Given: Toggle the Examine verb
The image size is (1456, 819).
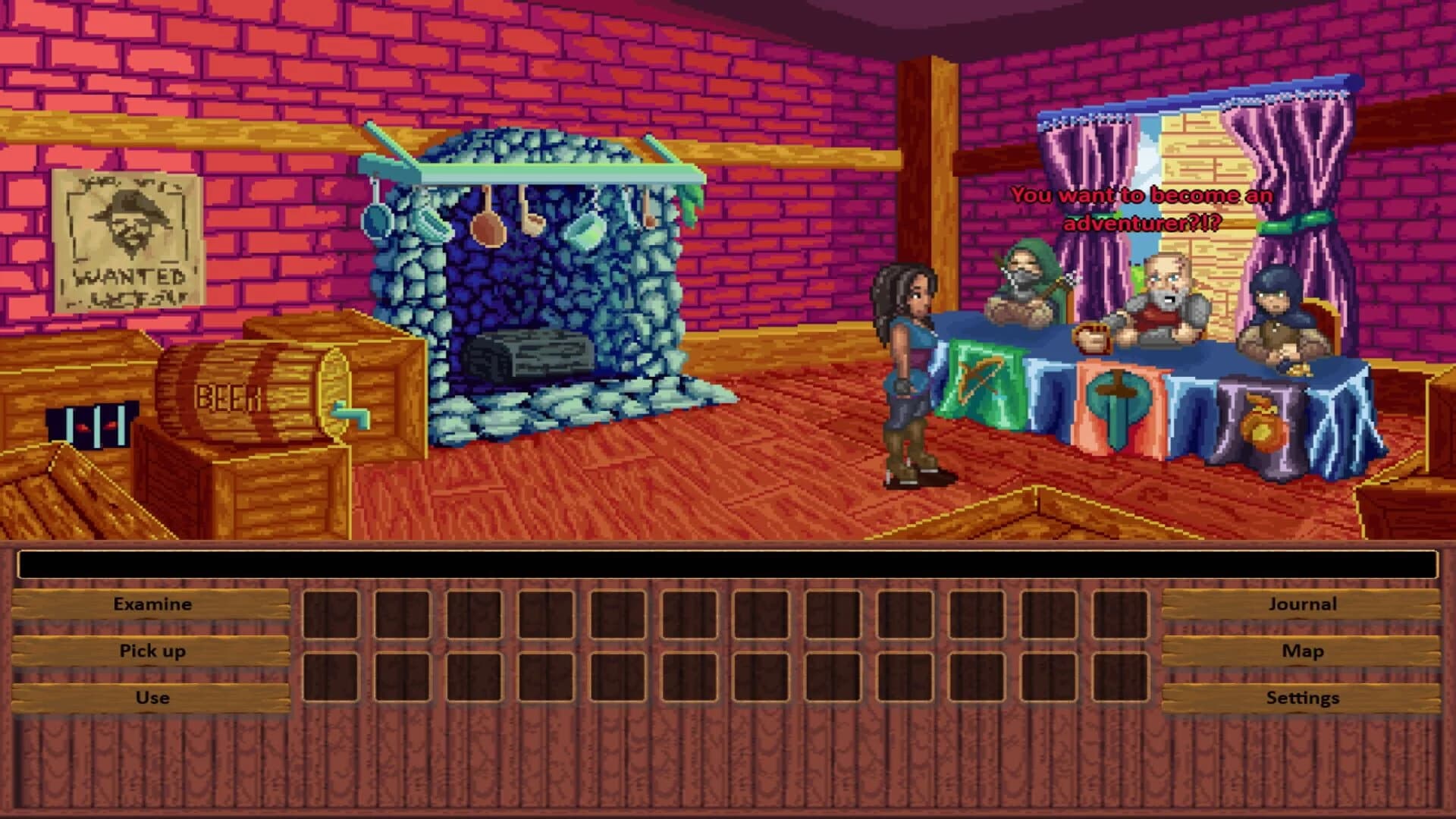Looking at the screenshot, I should (x=152, y=604).
